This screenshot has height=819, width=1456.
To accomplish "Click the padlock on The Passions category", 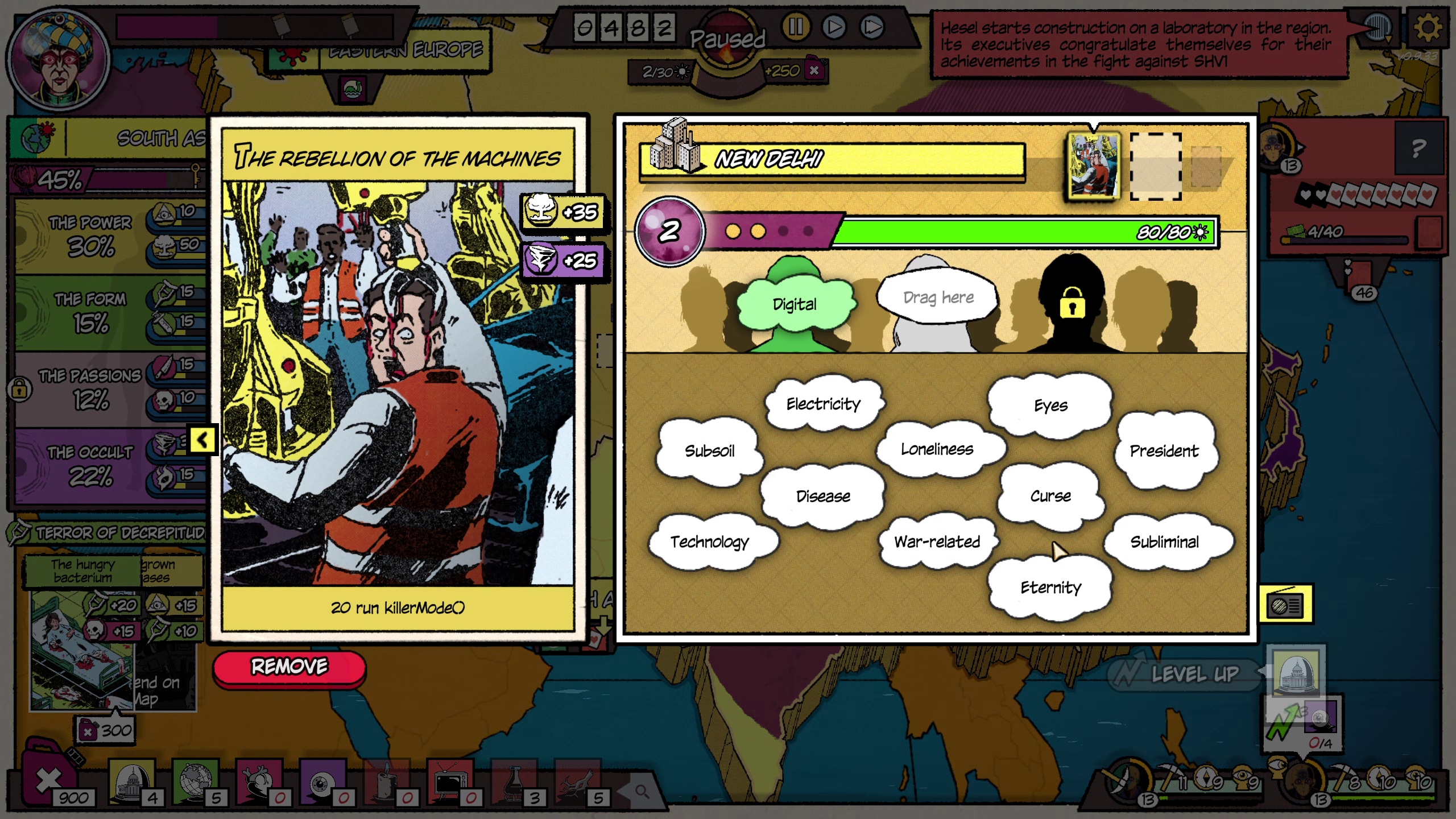I will coord(21,391).
